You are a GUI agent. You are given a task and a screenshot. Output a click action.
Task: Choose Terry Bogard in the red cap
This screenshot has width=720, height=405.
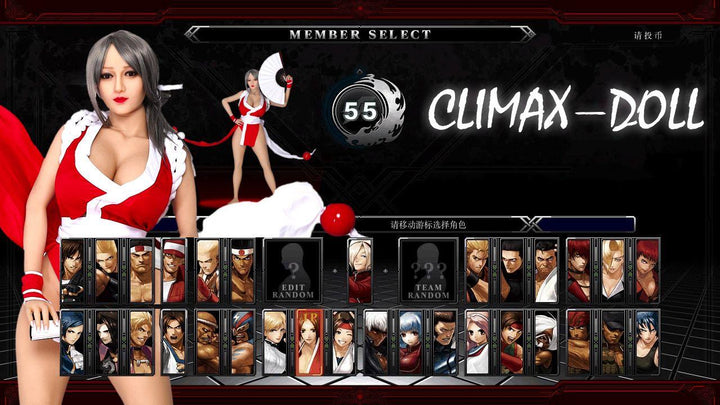tap(175, 270)
